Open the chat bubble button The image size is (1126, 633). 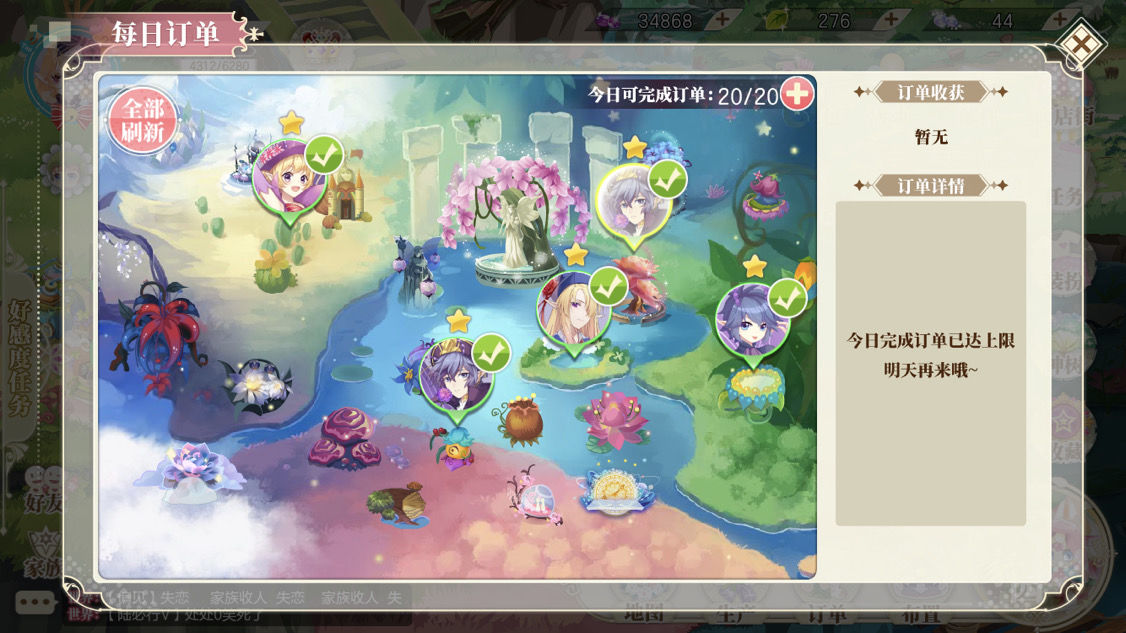coord(34,603)
